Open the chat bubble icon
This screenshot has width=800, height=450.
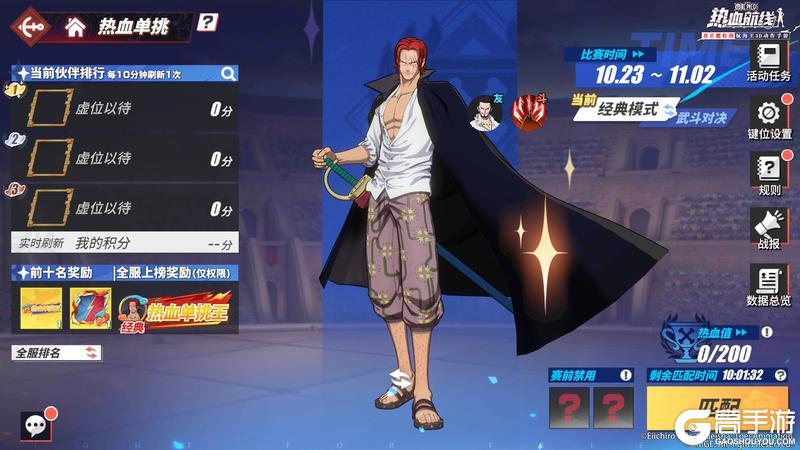pyautogui.click(x=37, y=425)
